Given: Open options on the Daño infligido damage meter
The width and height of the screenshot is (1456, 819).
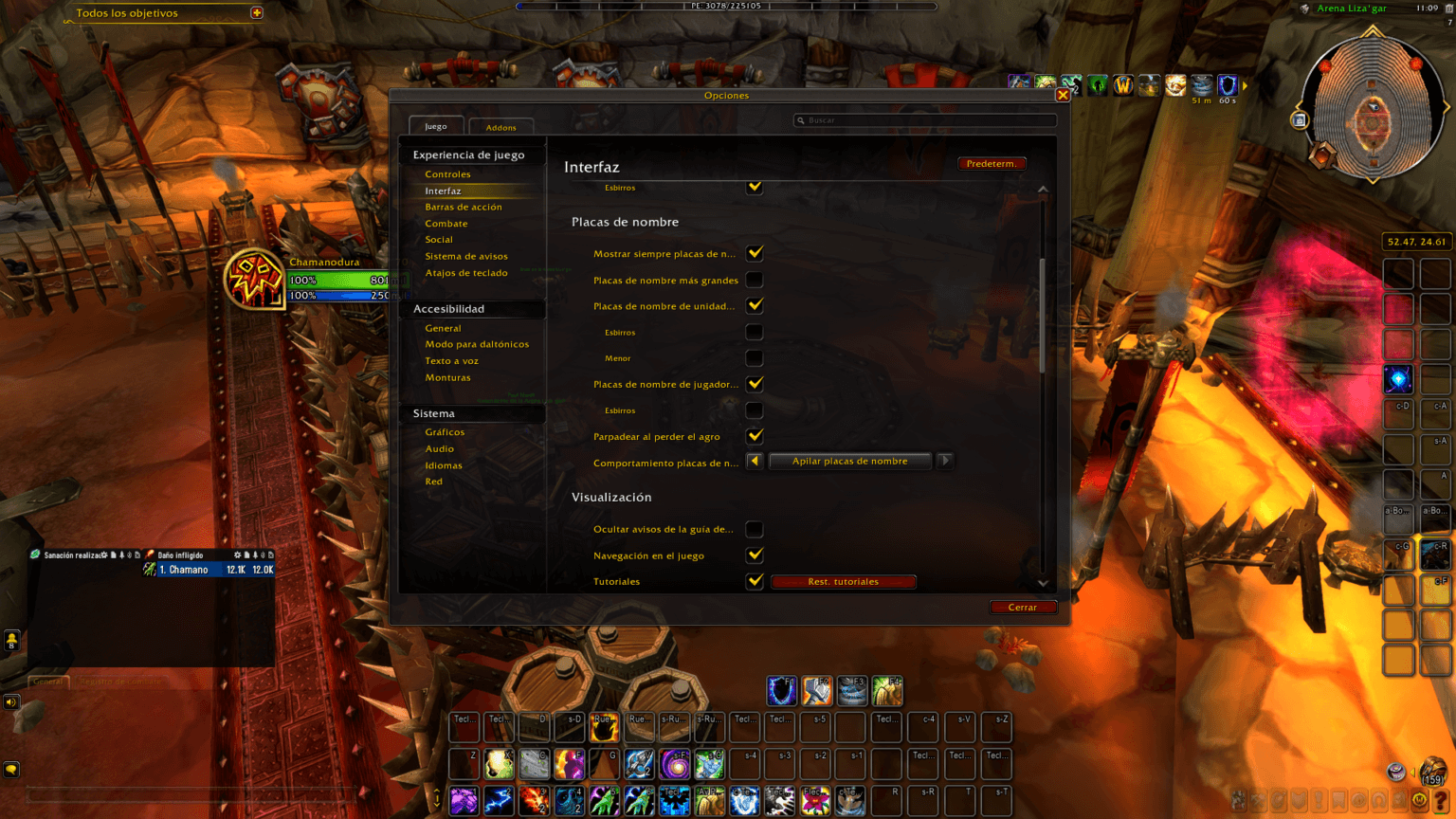Looking at the screenshot, I should point(237,555).
